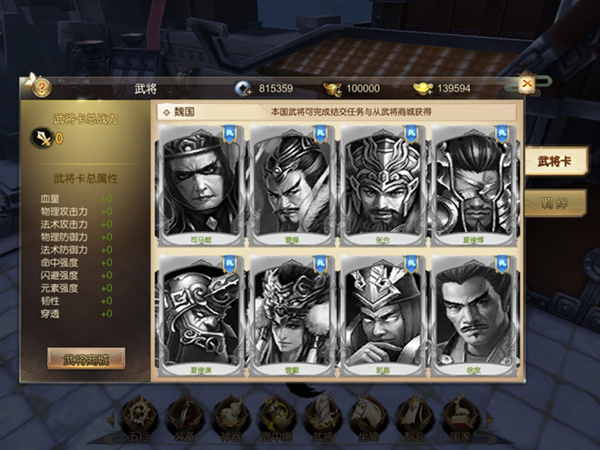Click the gold button under the attributes list
The height and width of the screenshot is (450, 600).
point(85,358)
